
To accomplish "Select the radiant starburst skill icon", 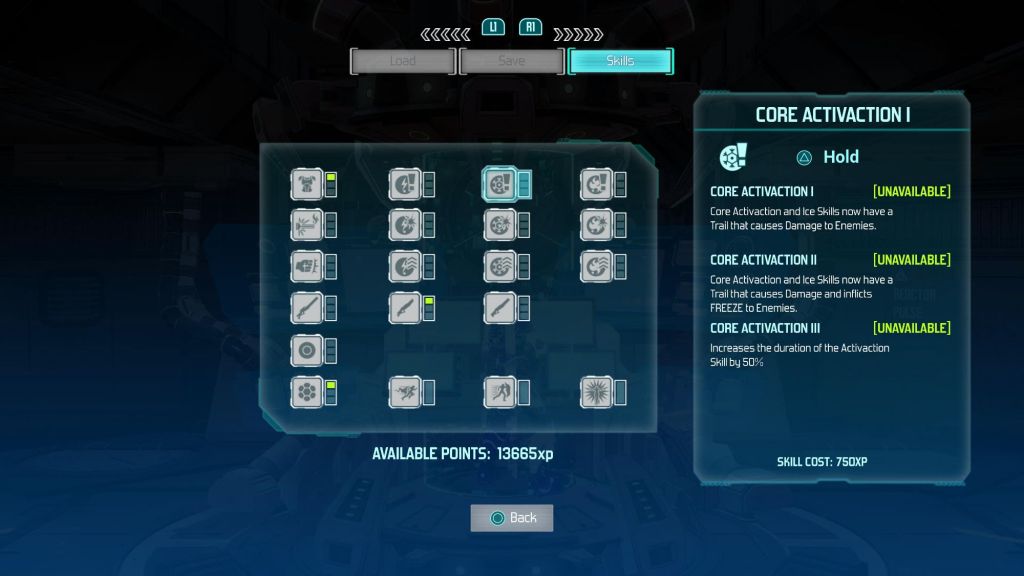I will click(596, 392).
